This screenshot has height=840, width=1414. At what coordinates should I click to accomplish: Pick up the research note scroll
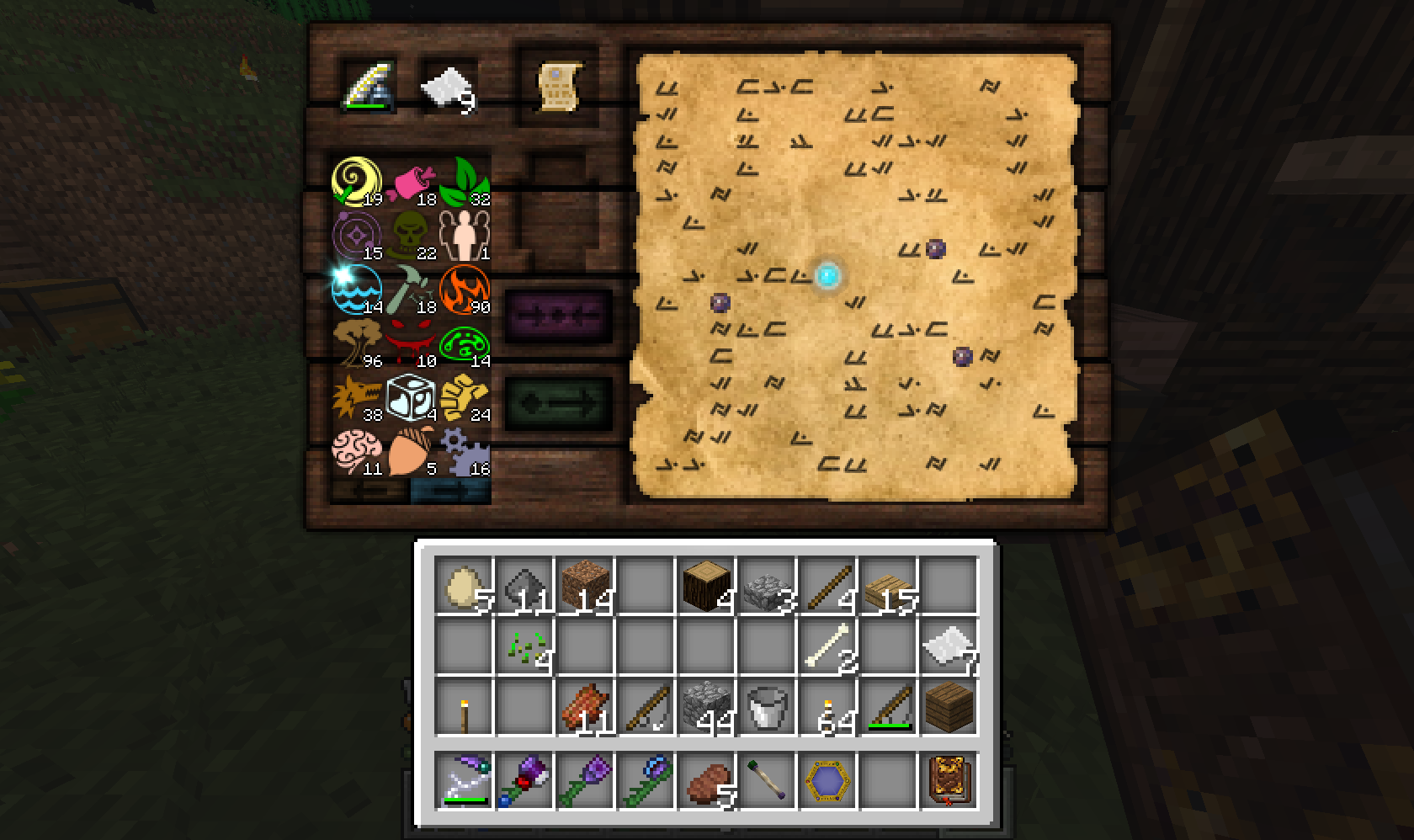click(x=559, y=85)
